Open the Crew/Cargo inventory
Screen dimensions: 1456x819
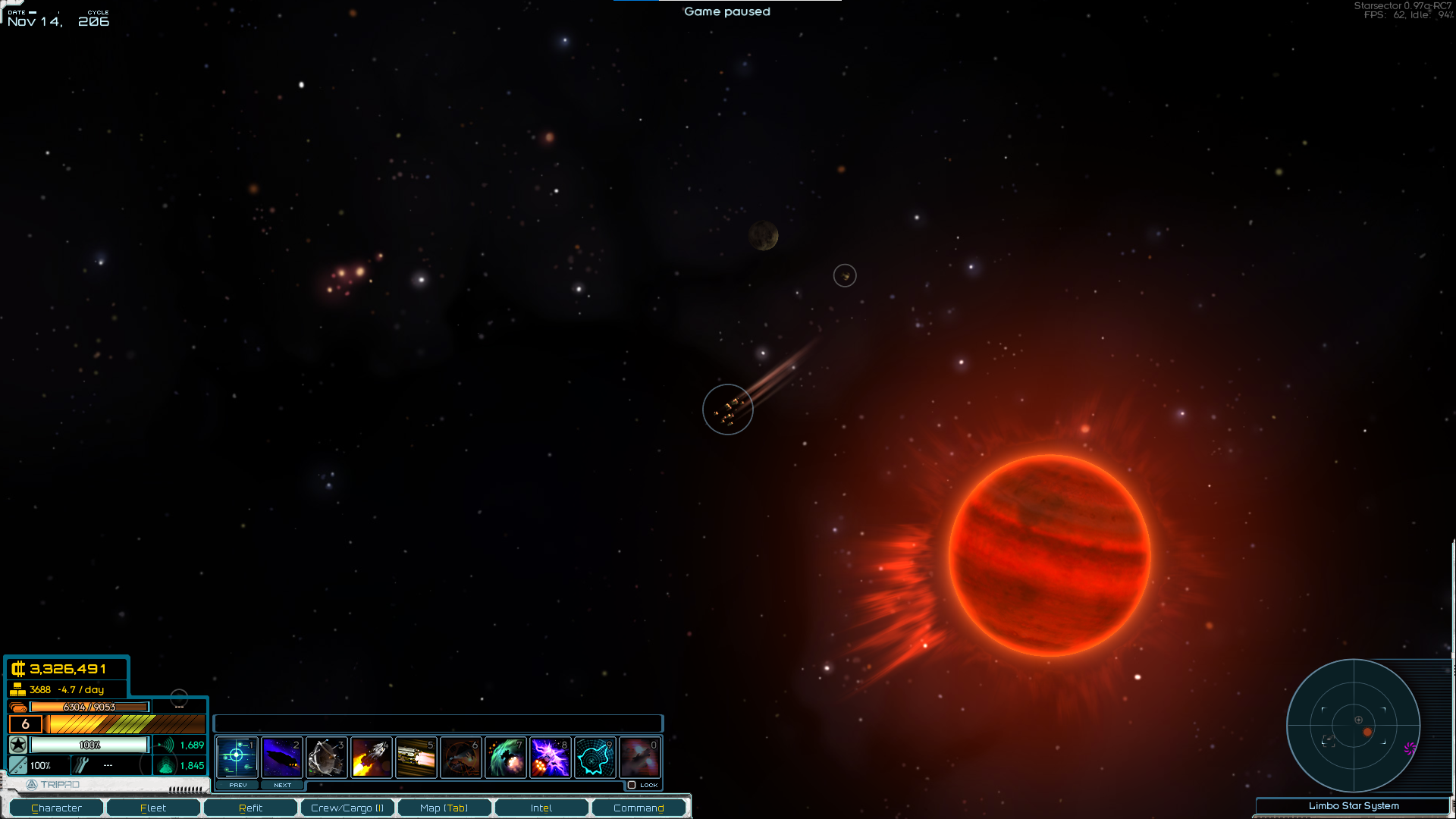coord(347,808)
